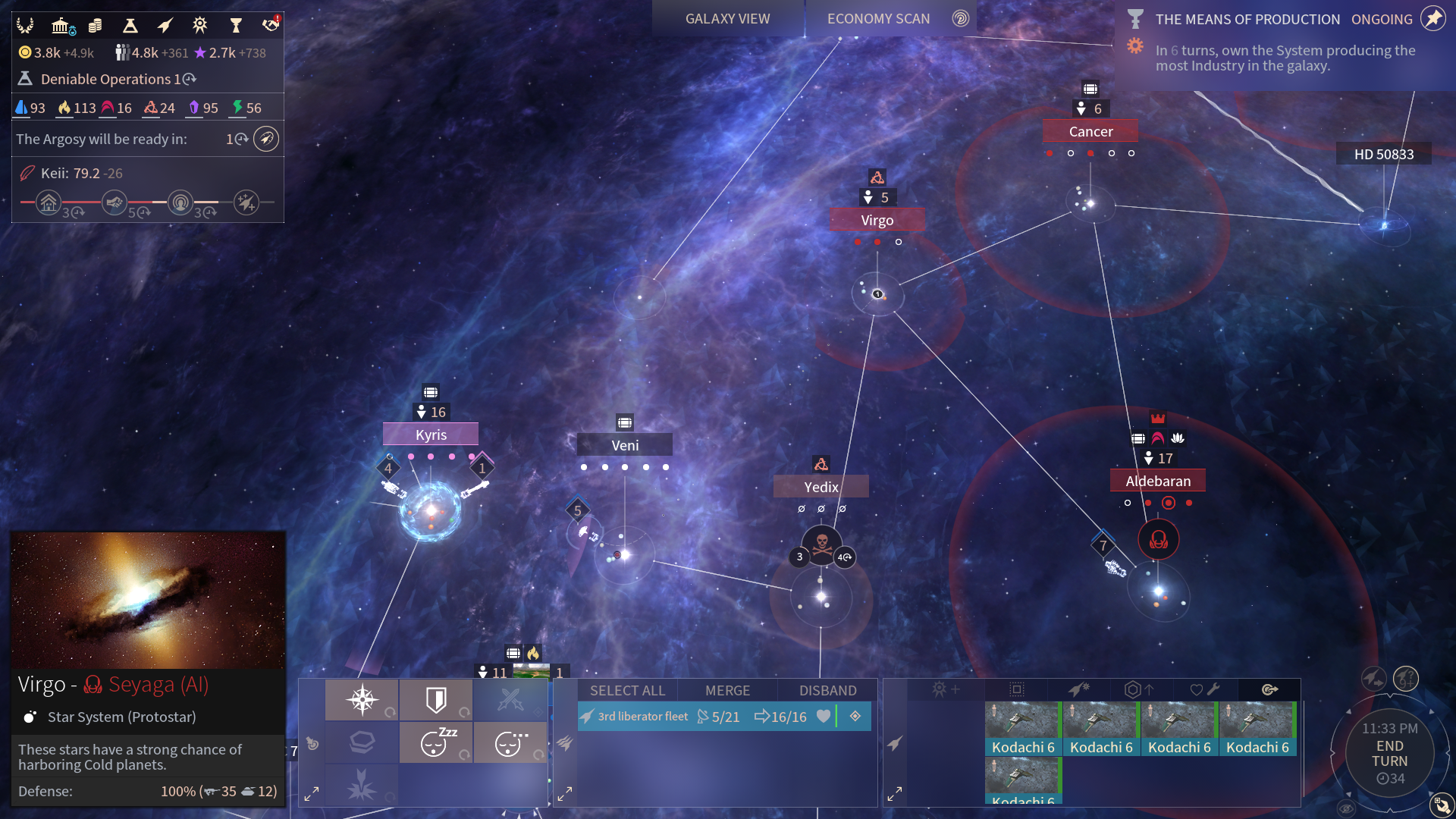Open the empire laurel wreath menu
1456x819 pixels.
point(25,26)
